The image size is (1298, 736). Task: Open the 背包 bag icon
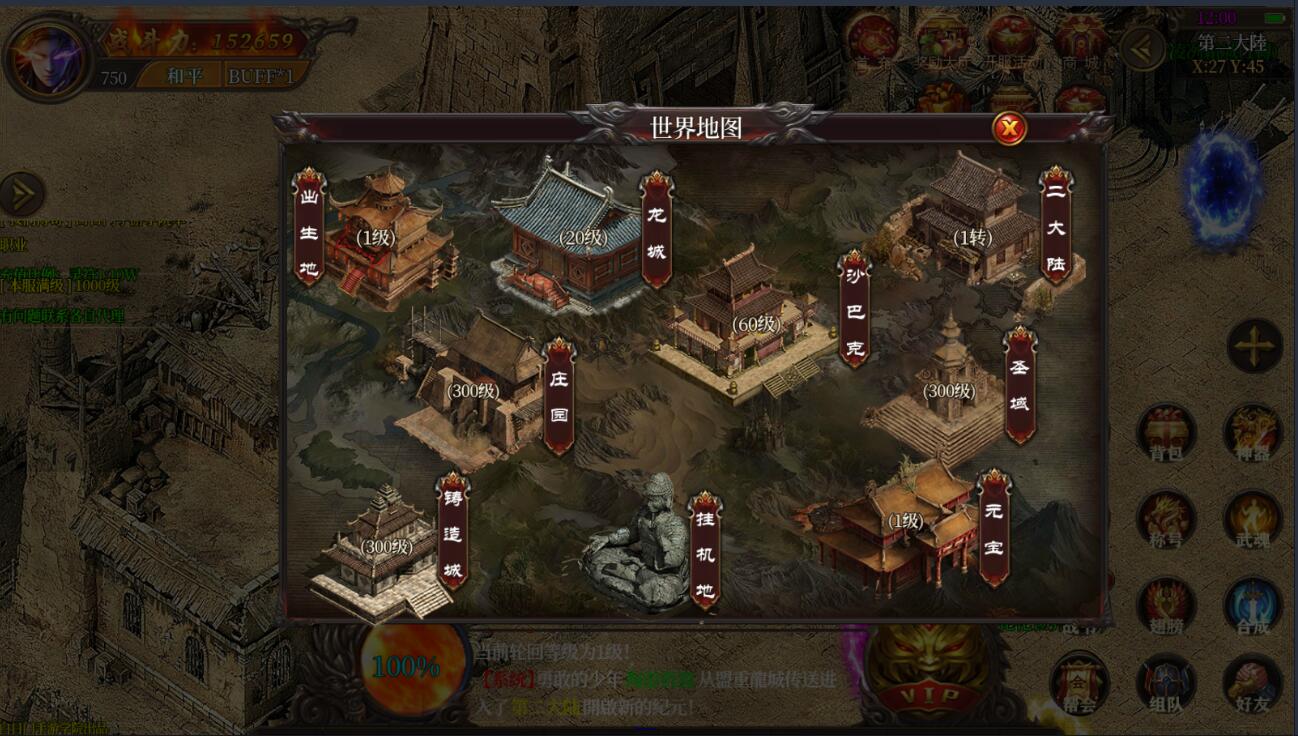[1166, 434]
